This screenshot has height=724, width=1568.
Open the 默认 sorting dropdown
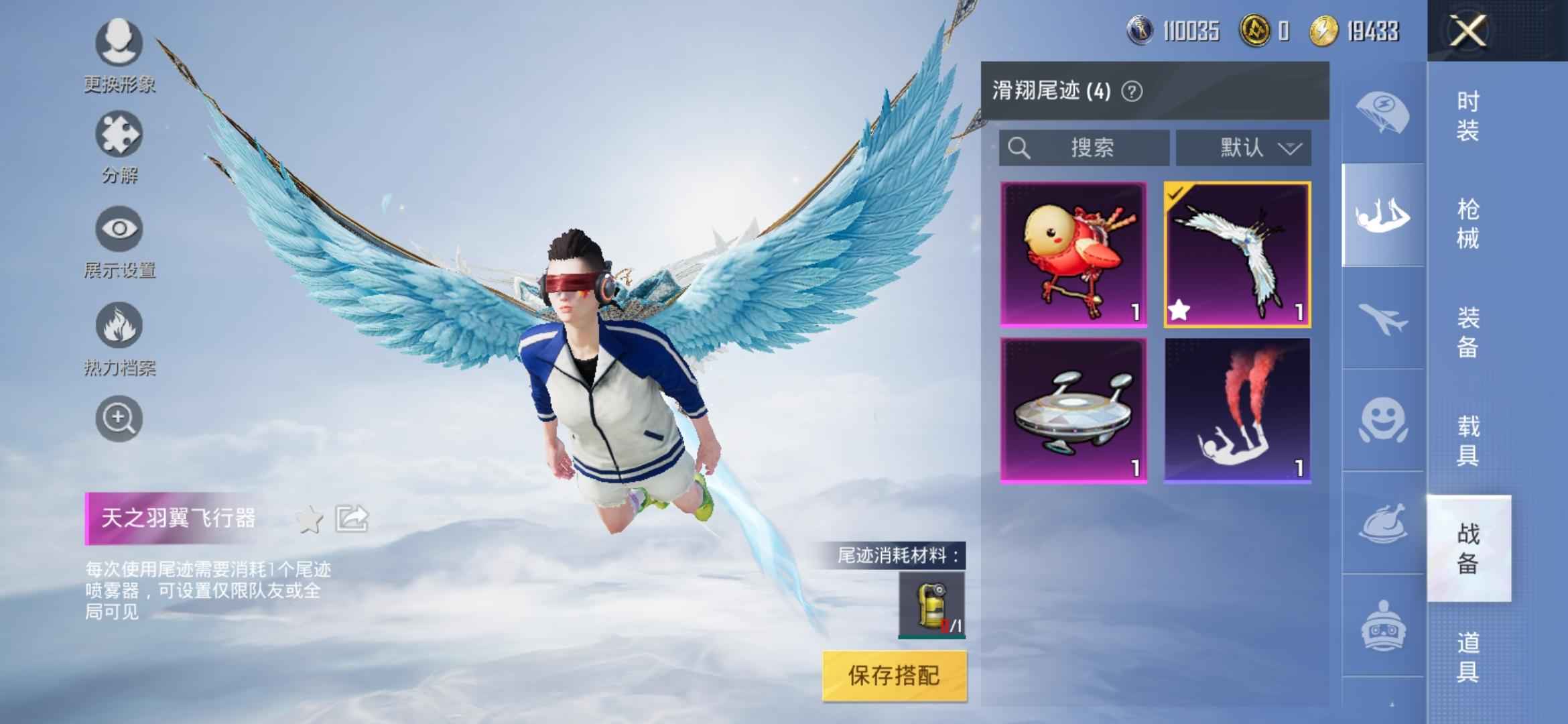click(1244, 149)
